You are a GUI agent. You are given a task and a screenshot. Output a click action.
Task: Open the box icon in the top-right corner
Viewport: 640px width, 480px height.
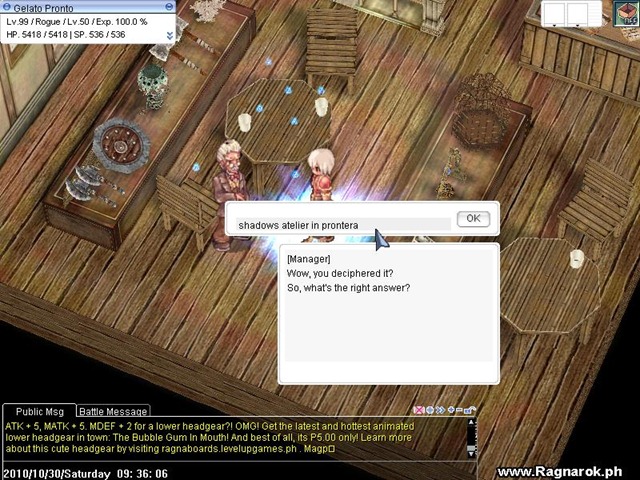(626, 13)
